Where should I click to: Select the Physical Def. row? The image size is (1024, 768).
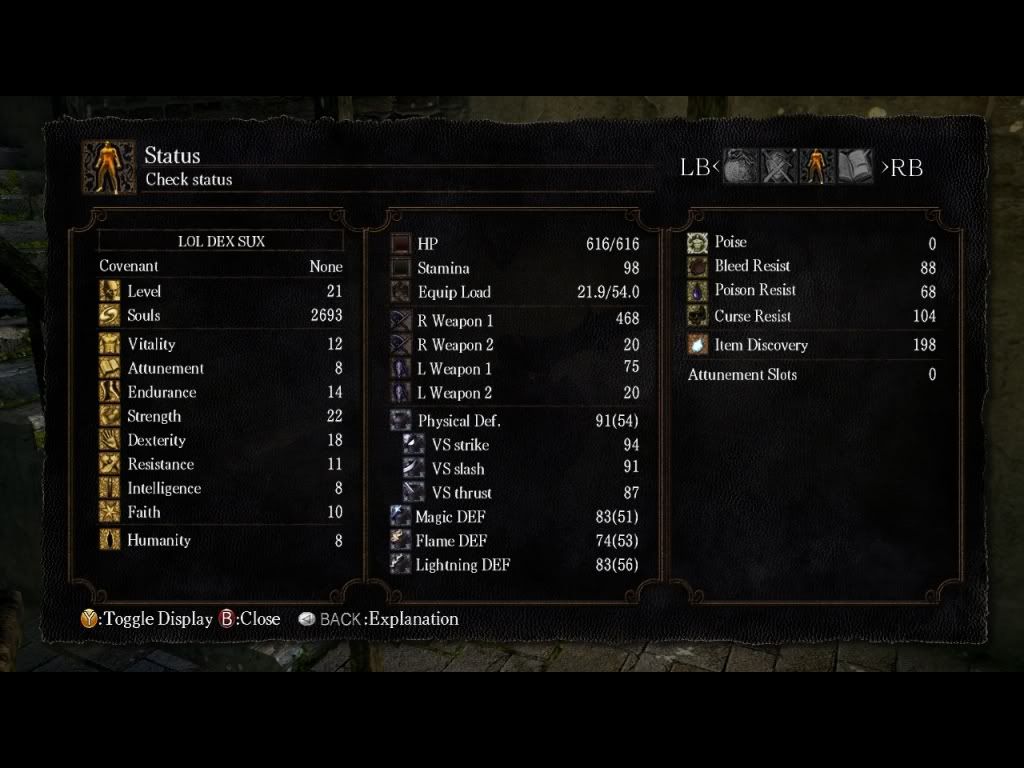coord(514,421)
